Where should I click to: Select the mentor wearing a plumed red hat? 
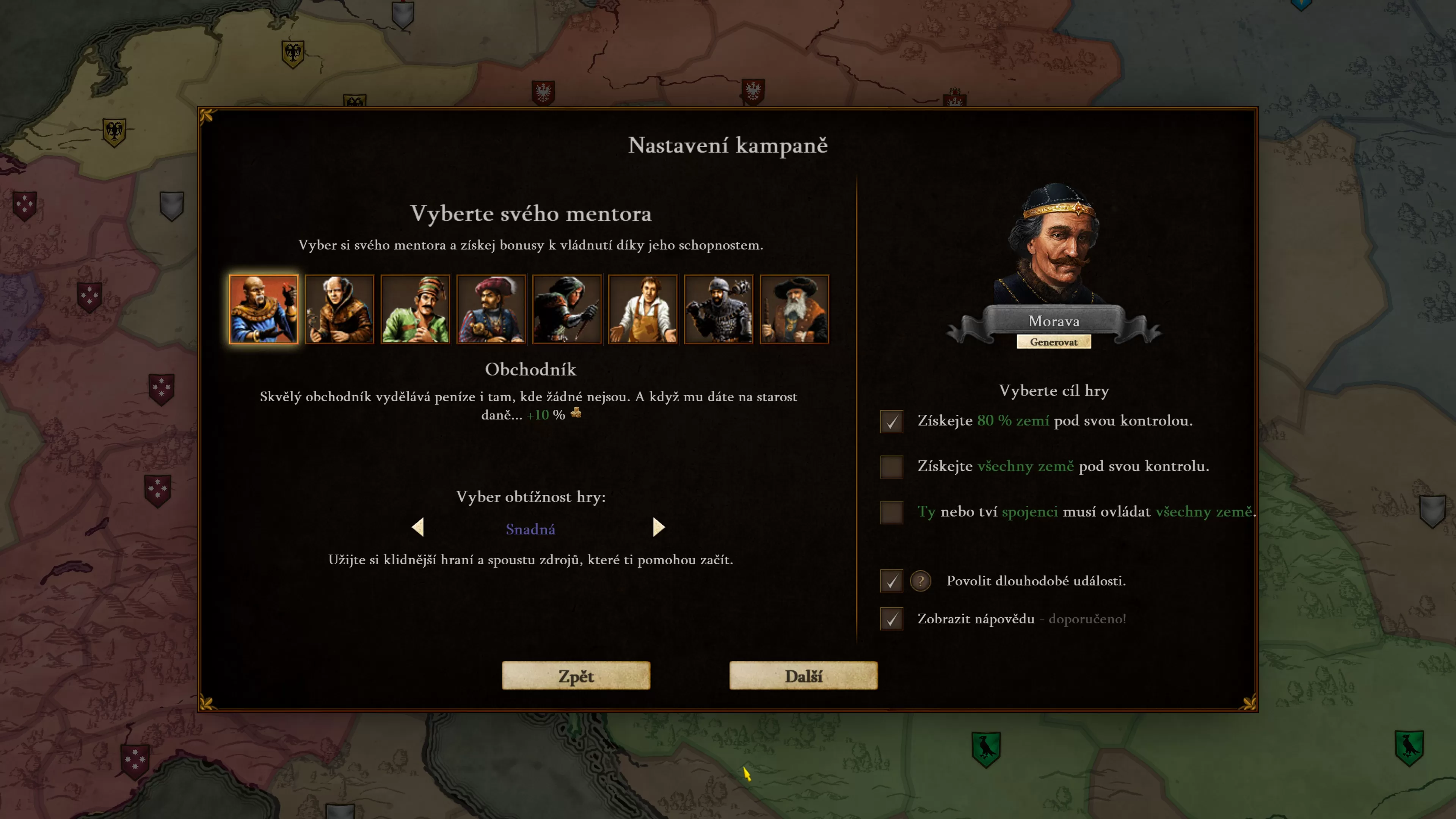[x=491, y=309]
